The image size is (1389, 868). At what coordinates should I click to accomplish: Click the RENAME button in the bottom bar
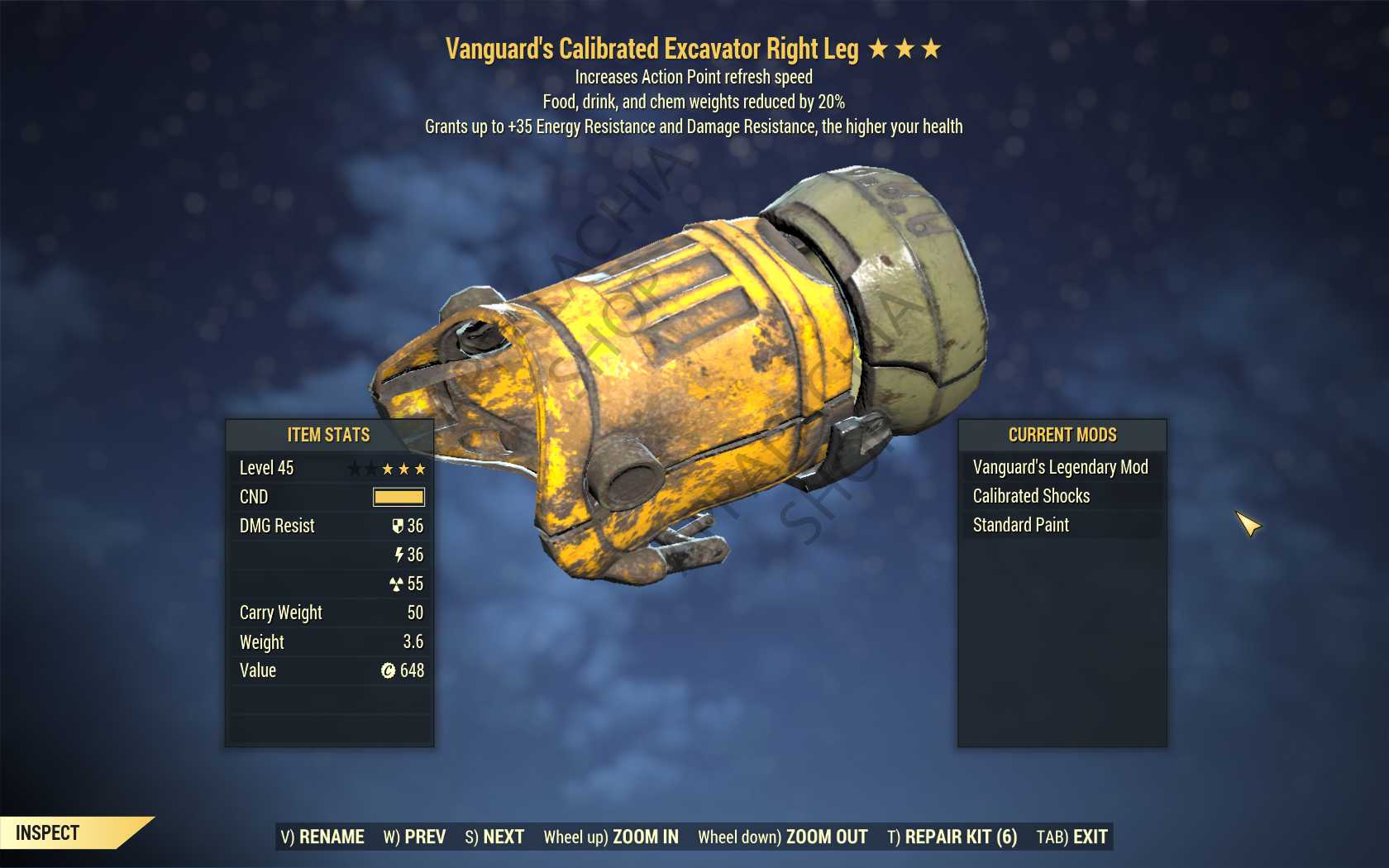click(322, 837)
